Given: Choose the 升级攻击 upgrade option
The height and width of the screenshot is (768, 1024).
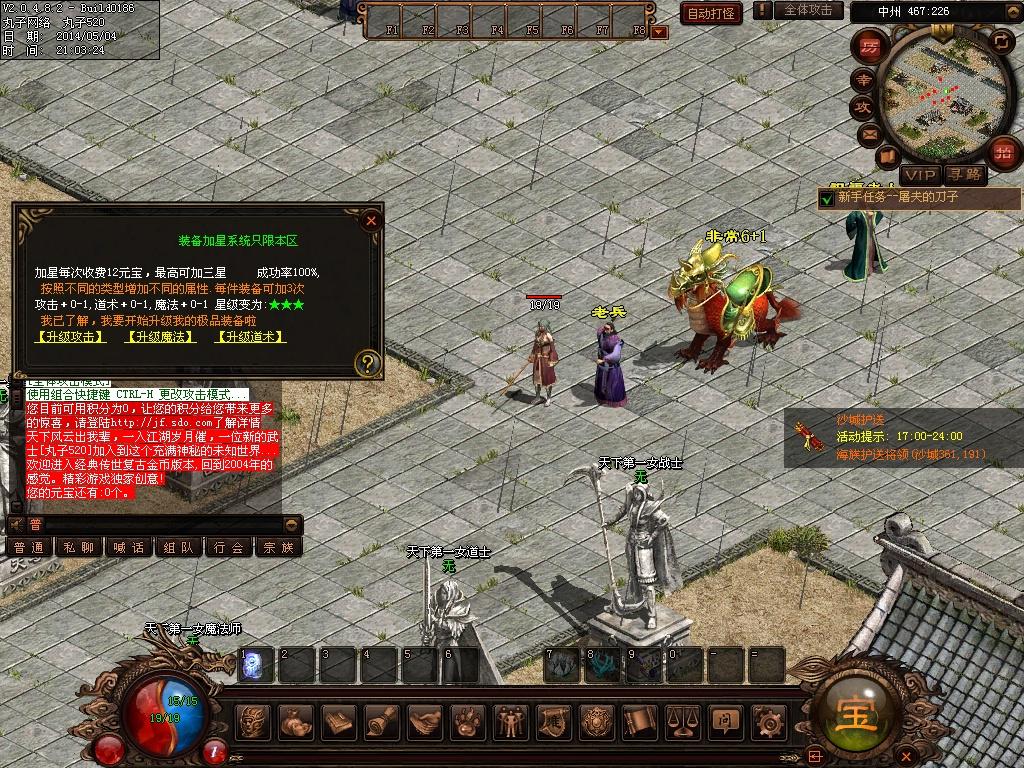Looking at the screenshot, I should click(x=69, y=337).
